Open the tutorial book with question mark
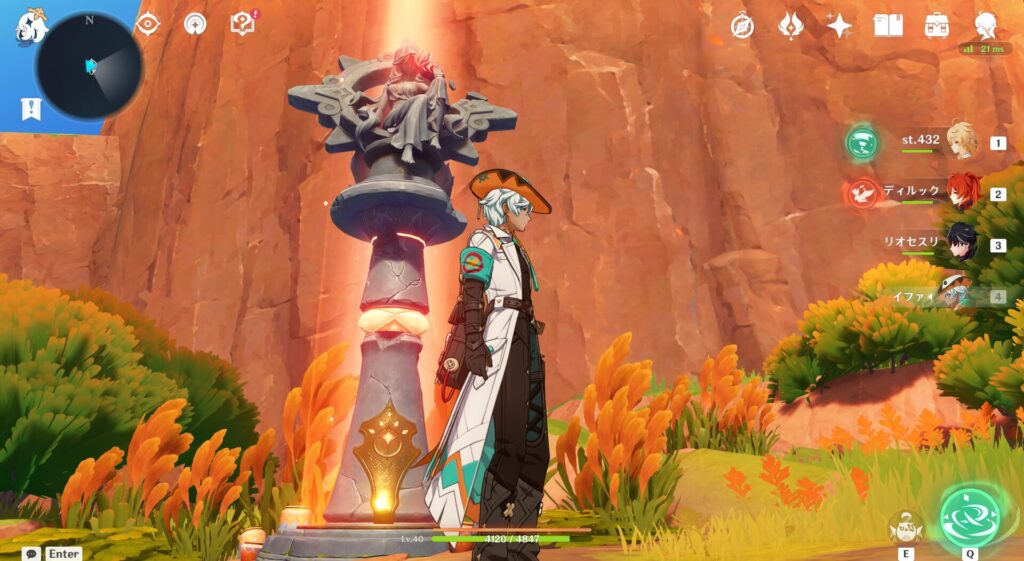Screen dimensions: 1024x561 (243, 24)
